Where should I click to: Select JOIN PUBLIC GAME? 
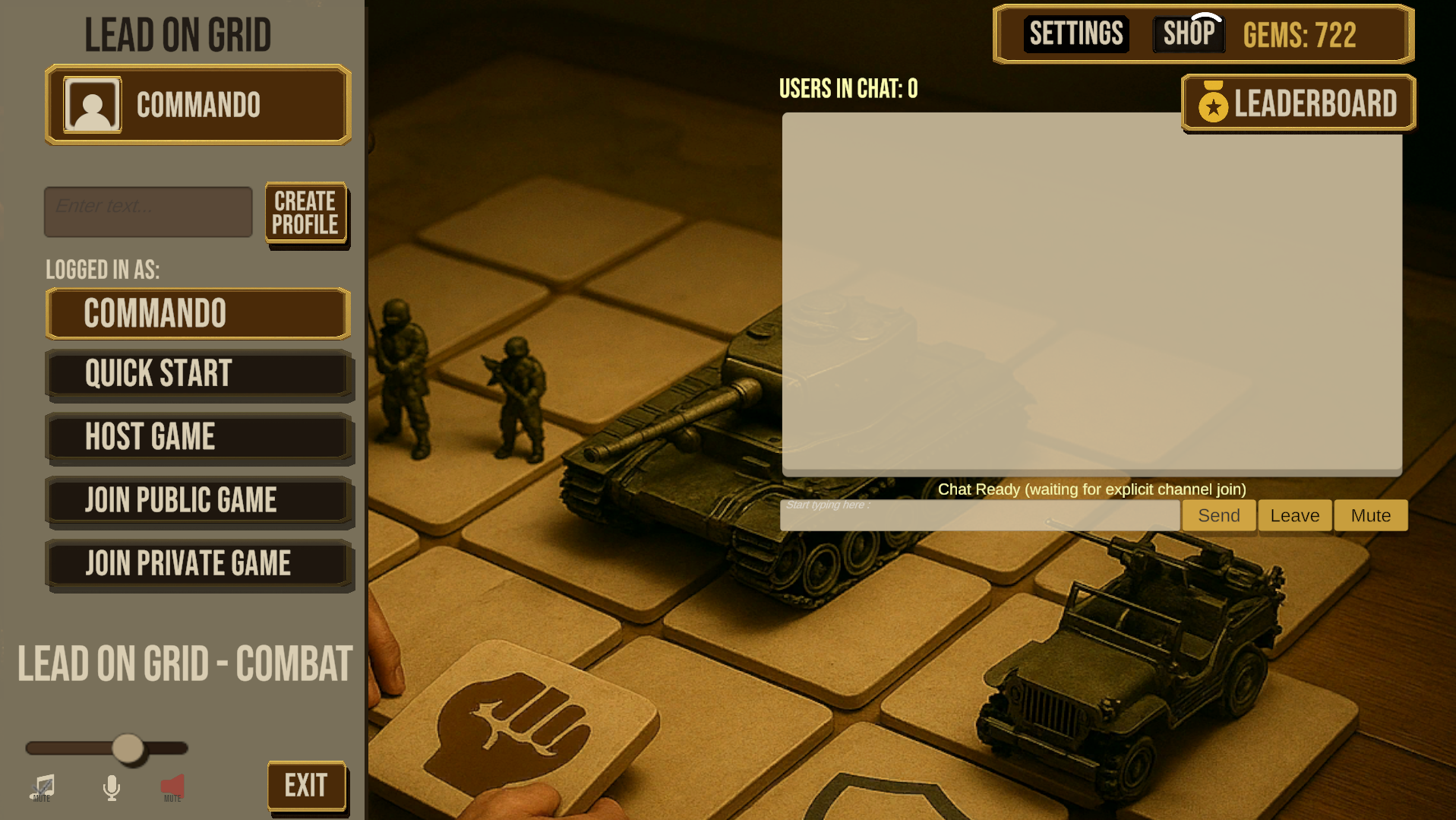click(x=198, y=500)
